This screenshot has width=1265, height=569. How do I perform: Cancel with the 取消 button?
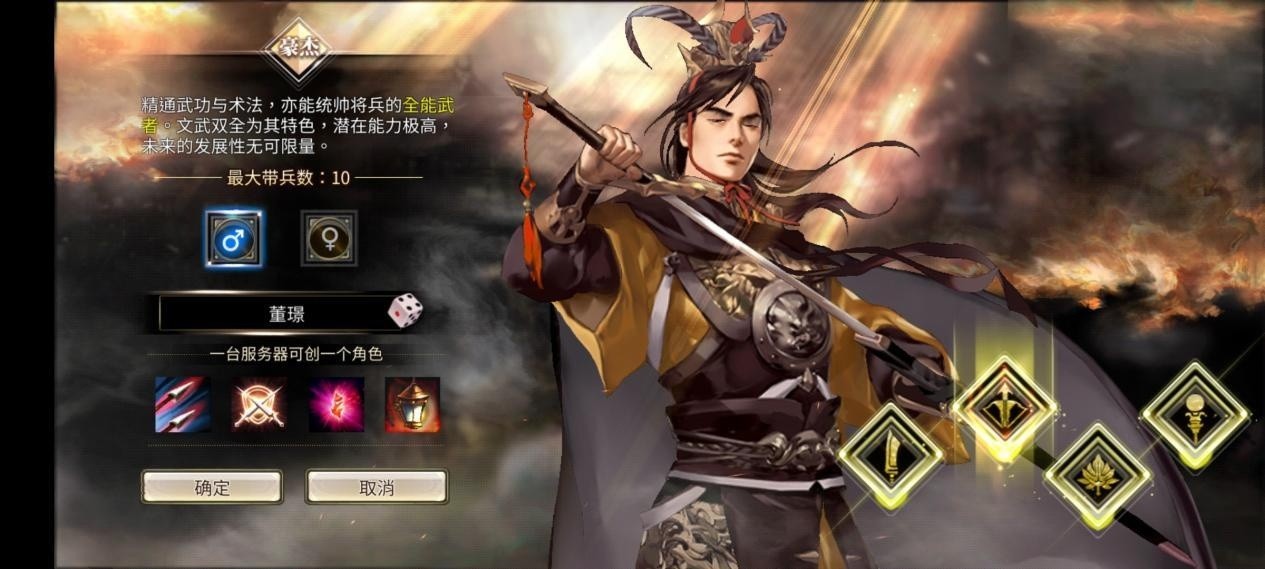click(376, 487)
